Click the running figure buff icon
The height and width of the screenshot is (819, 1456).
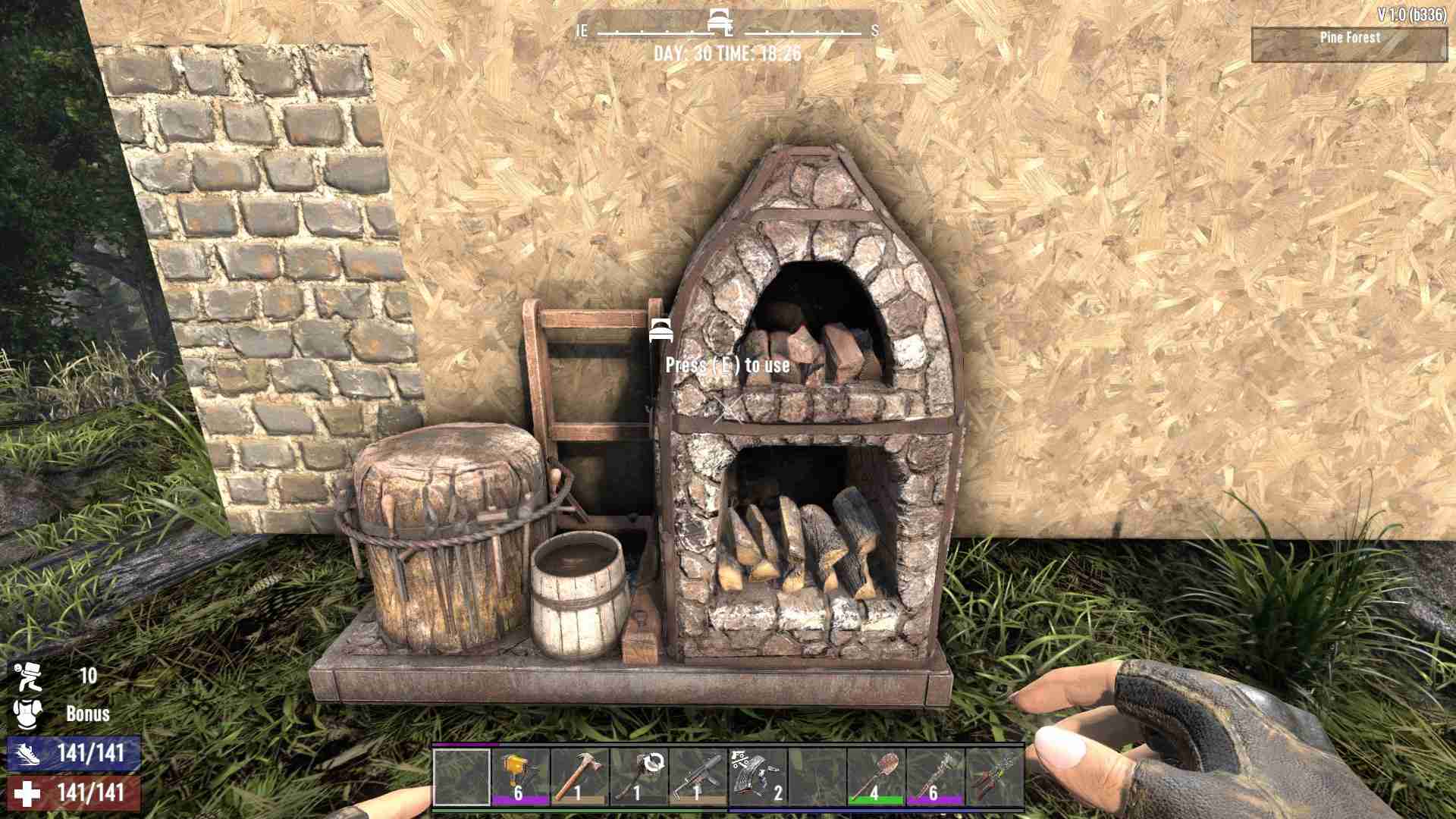pos(27,676)
